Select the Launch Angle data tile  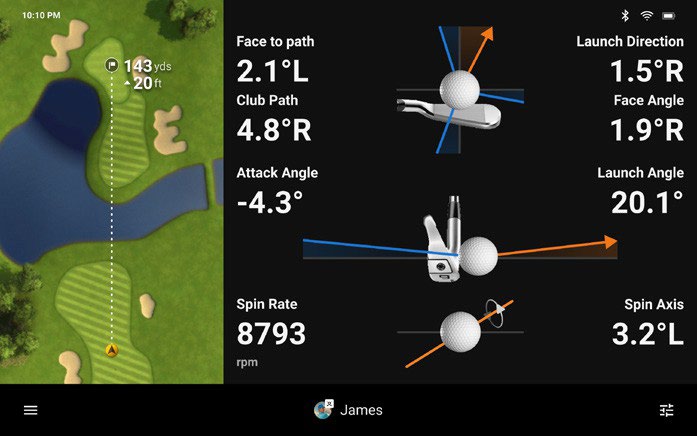click(640, 191)
